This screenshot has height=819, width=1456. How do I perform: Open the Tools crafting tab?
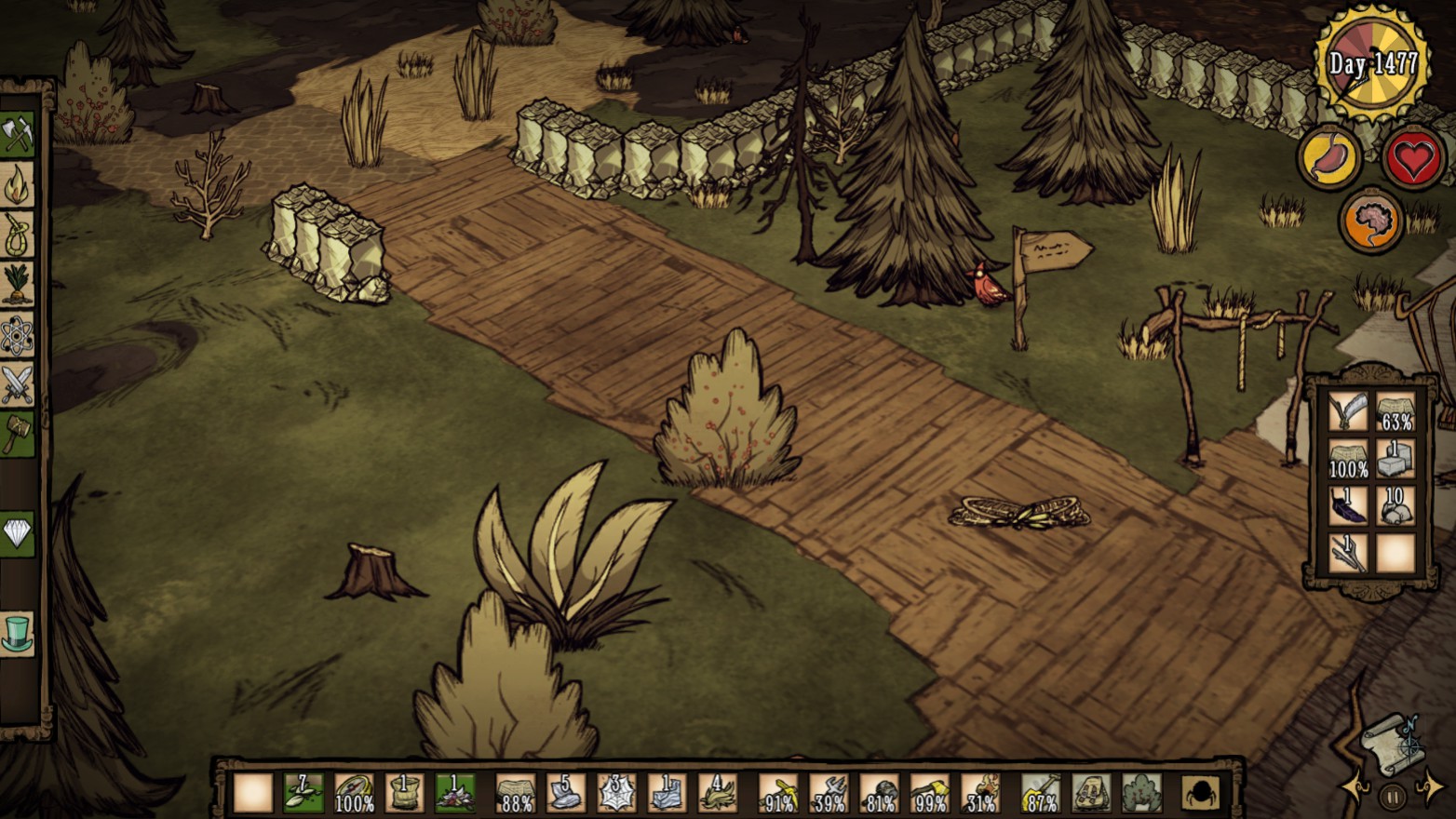point(18,135)
